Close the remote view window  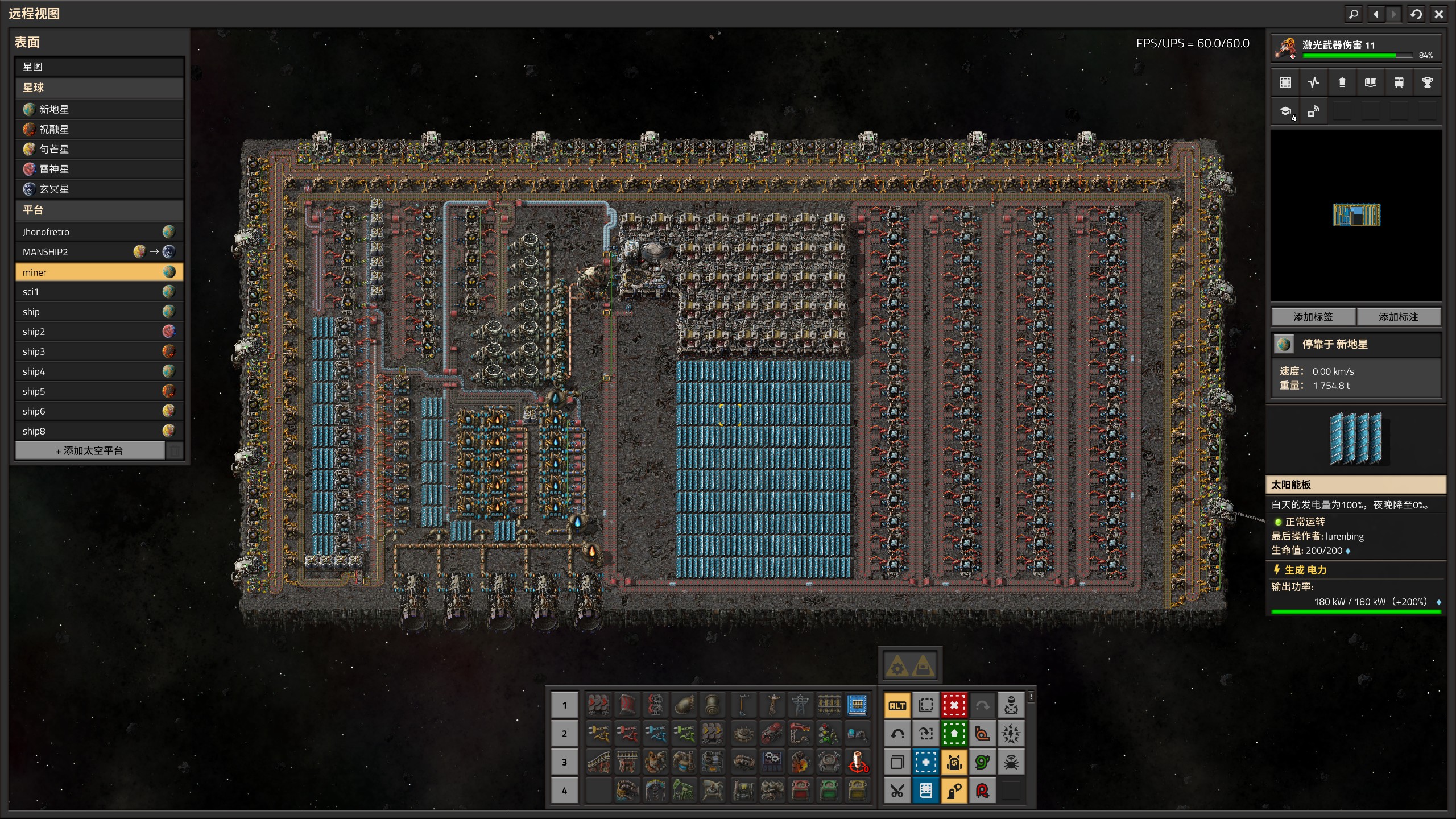[x=1438, y=14]
